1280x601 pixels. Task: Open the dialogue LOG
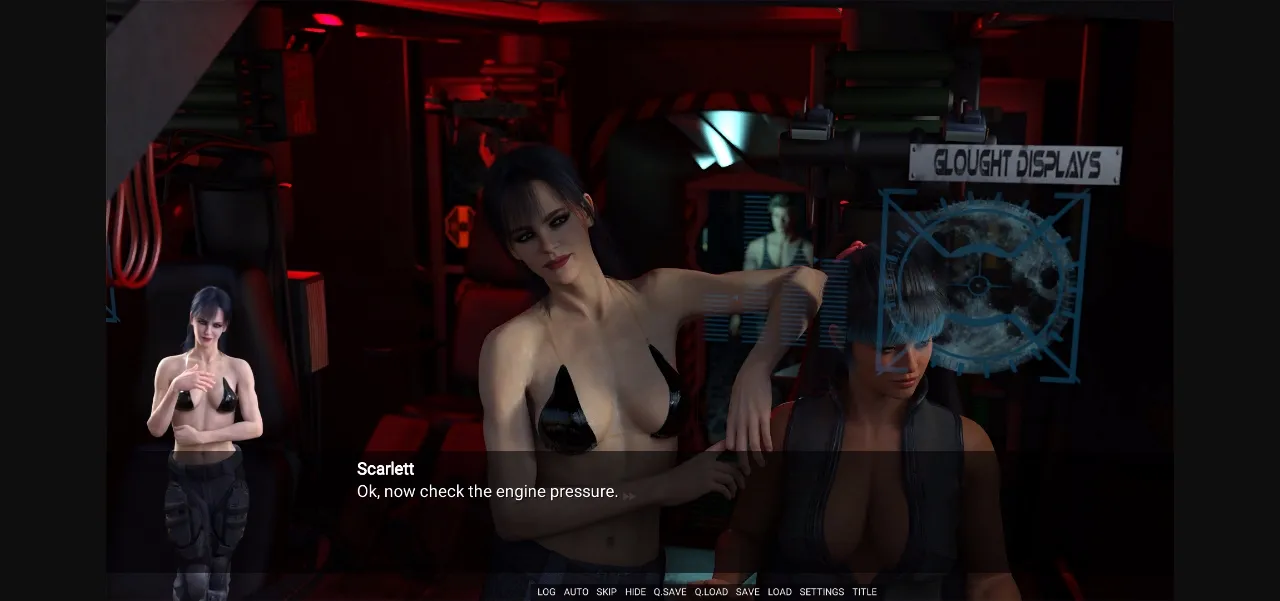(546, 592)
